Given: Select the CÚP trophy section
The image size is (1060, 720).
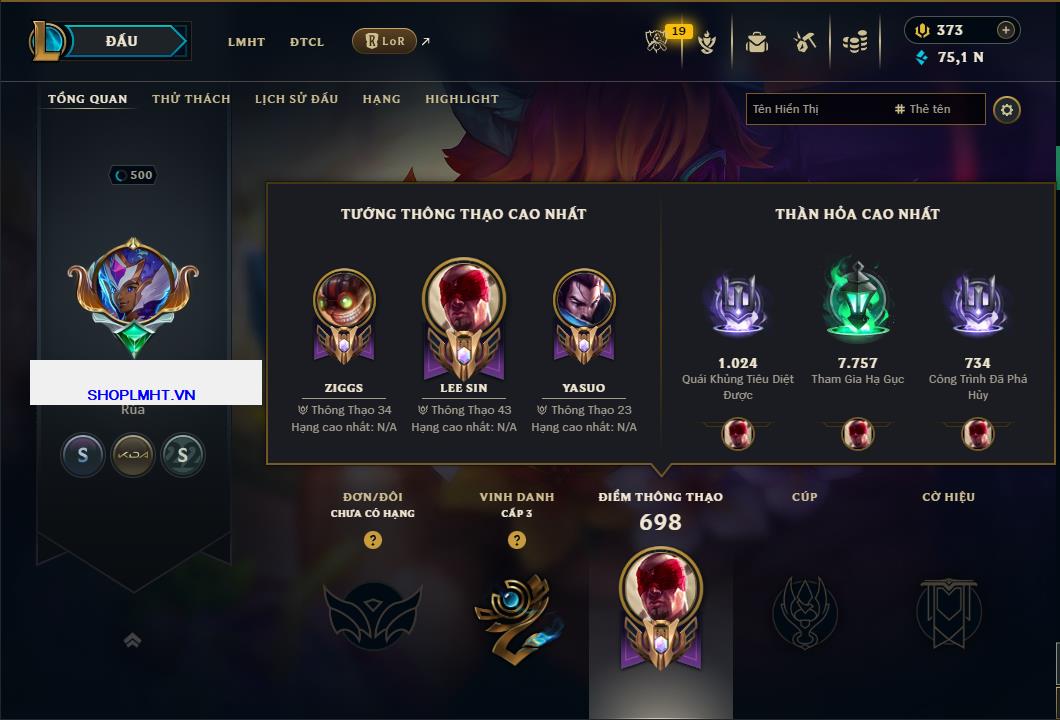Looking at the screenshot, I should click(x=804, y=610).
